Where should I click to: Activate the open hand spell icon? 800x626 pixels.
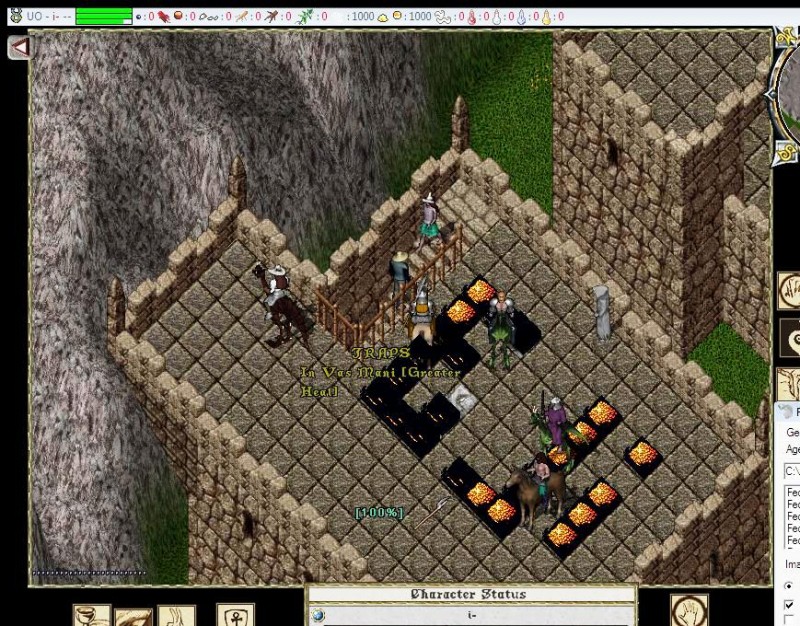tap(689, 611)
